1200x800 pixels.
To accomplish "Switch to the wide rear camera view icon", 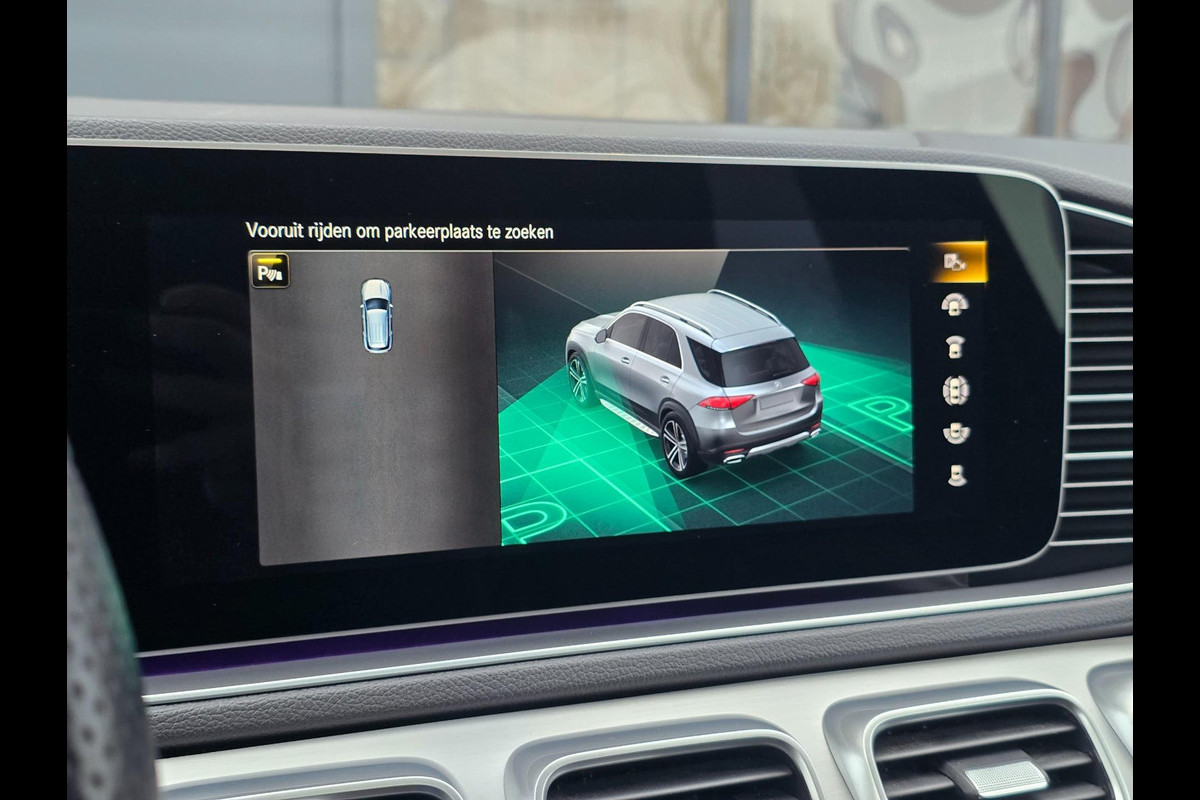I will click(x=956, y=433).
